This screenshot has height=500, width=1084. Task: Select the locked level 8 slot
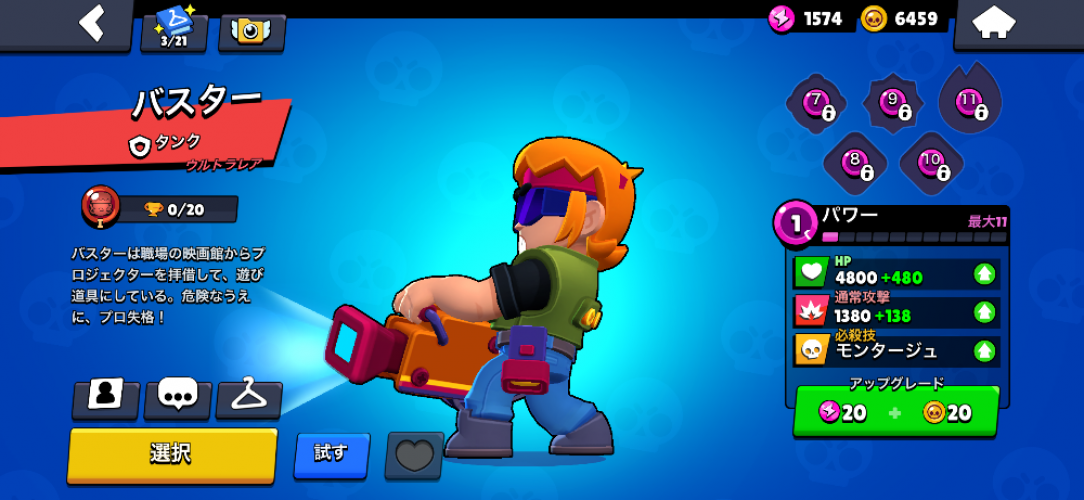pyautogui.click(x=855, y=161)
